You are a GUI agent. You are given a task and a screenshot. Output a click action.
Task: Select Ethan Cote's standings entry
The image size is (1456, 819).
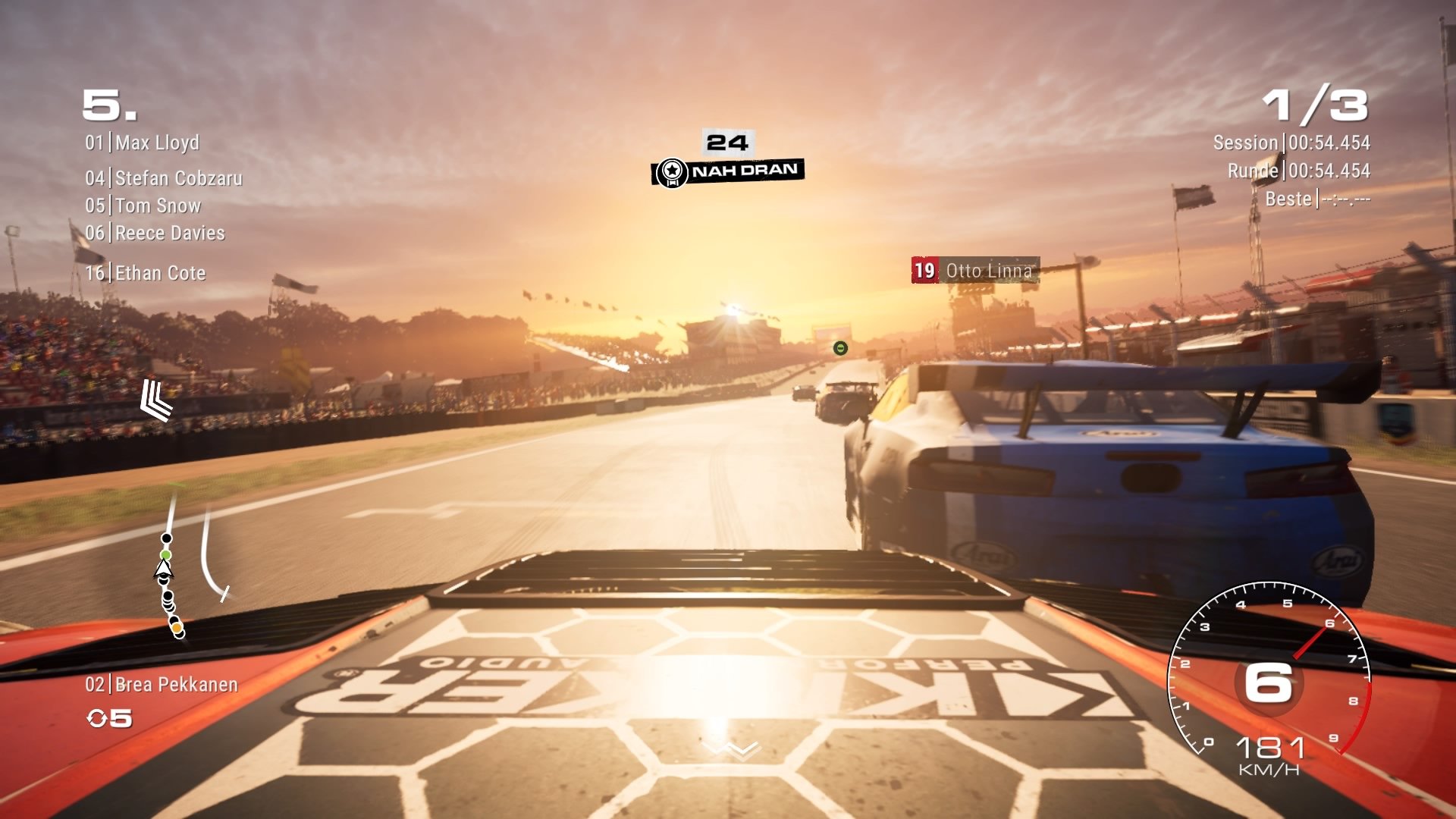(146, 273)
